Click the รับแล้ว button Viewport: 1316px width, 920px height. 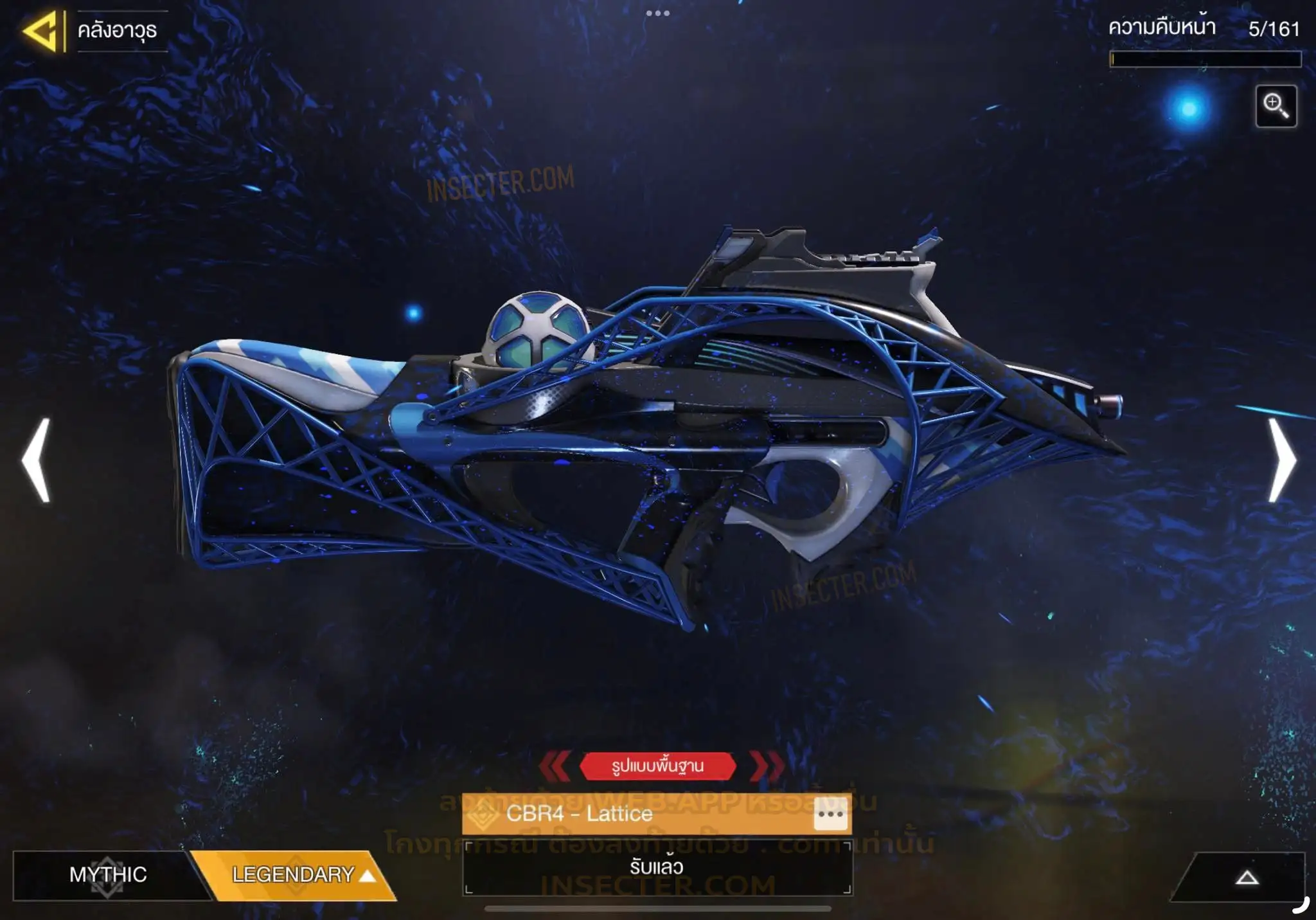[x=657, y=868]
